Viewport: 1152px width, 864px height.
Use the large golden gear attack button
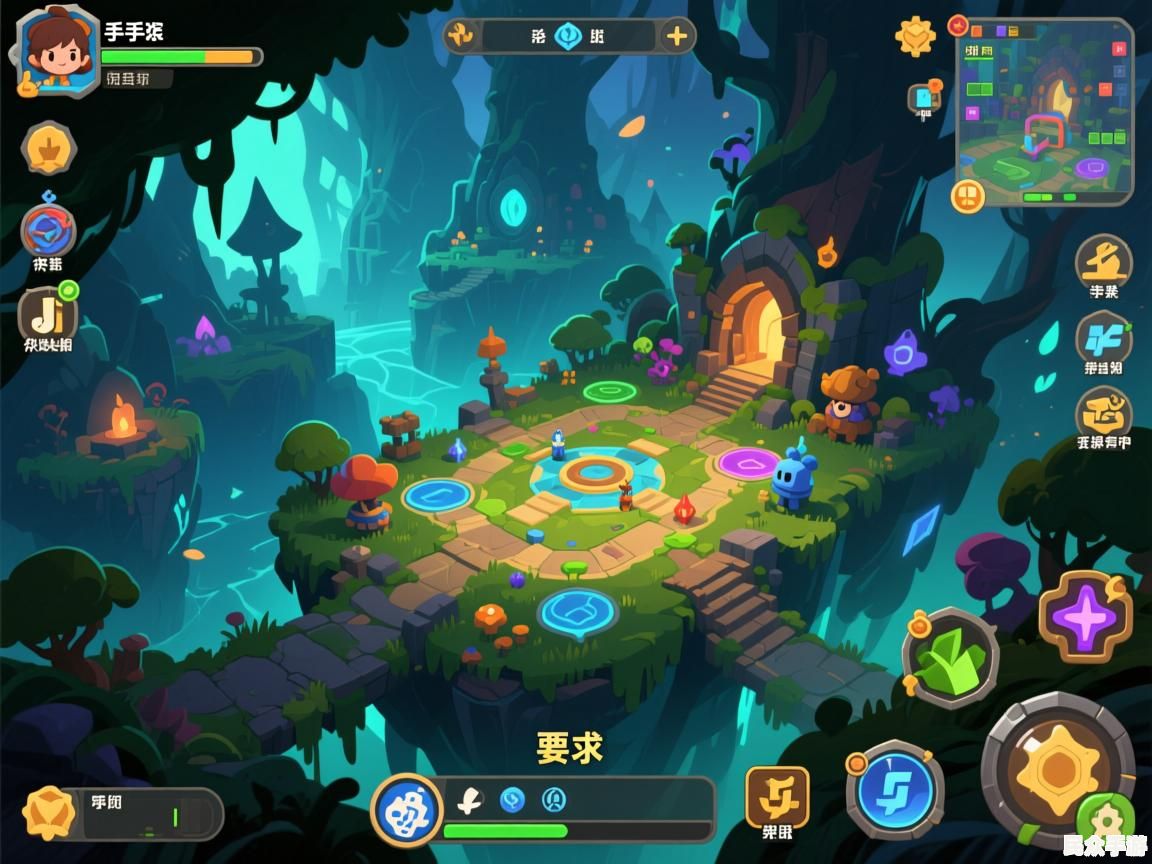(1057, 769)
